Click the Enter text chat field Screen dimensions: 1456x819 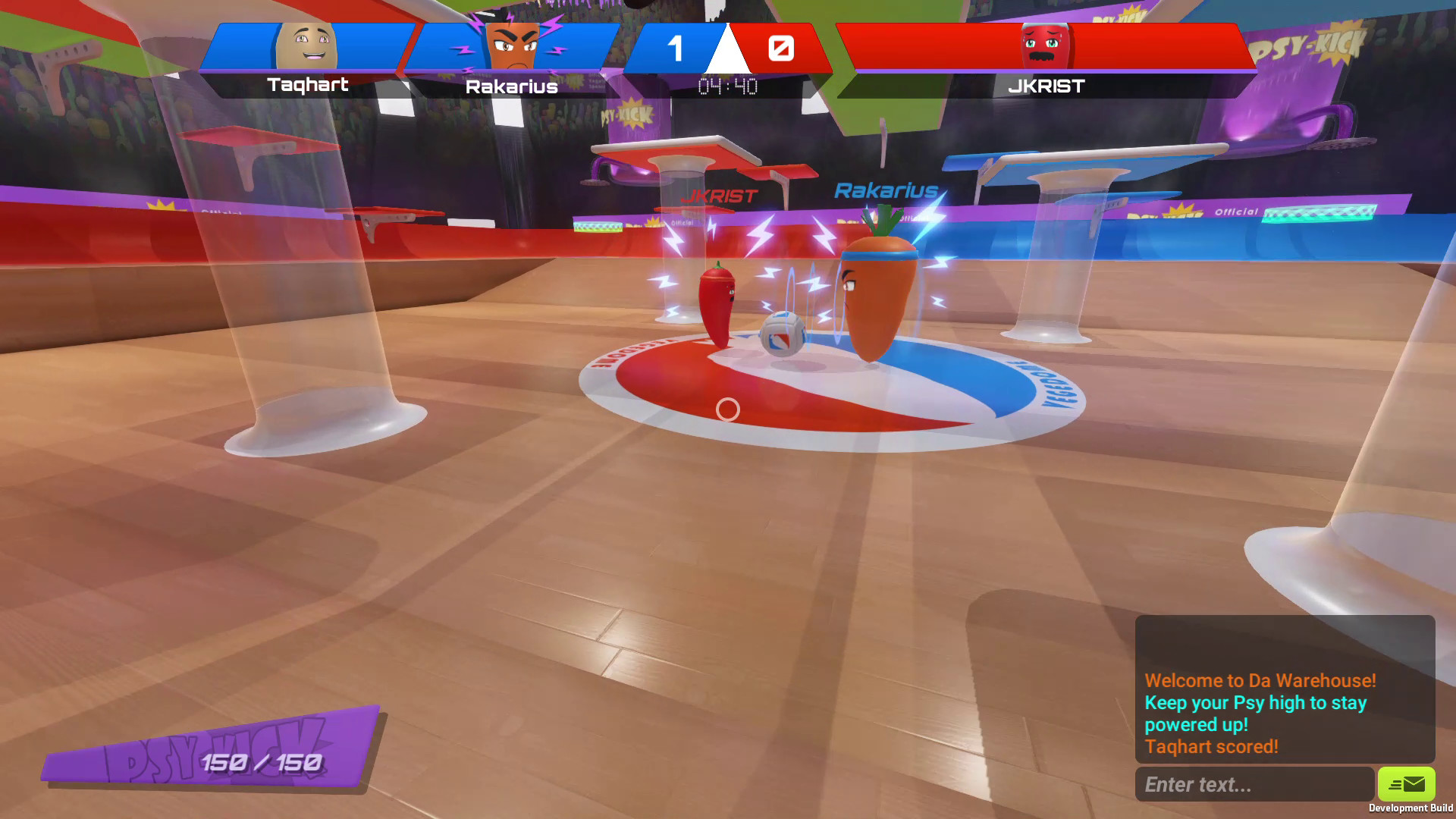pyautogui.click(x=1255, y=784)
